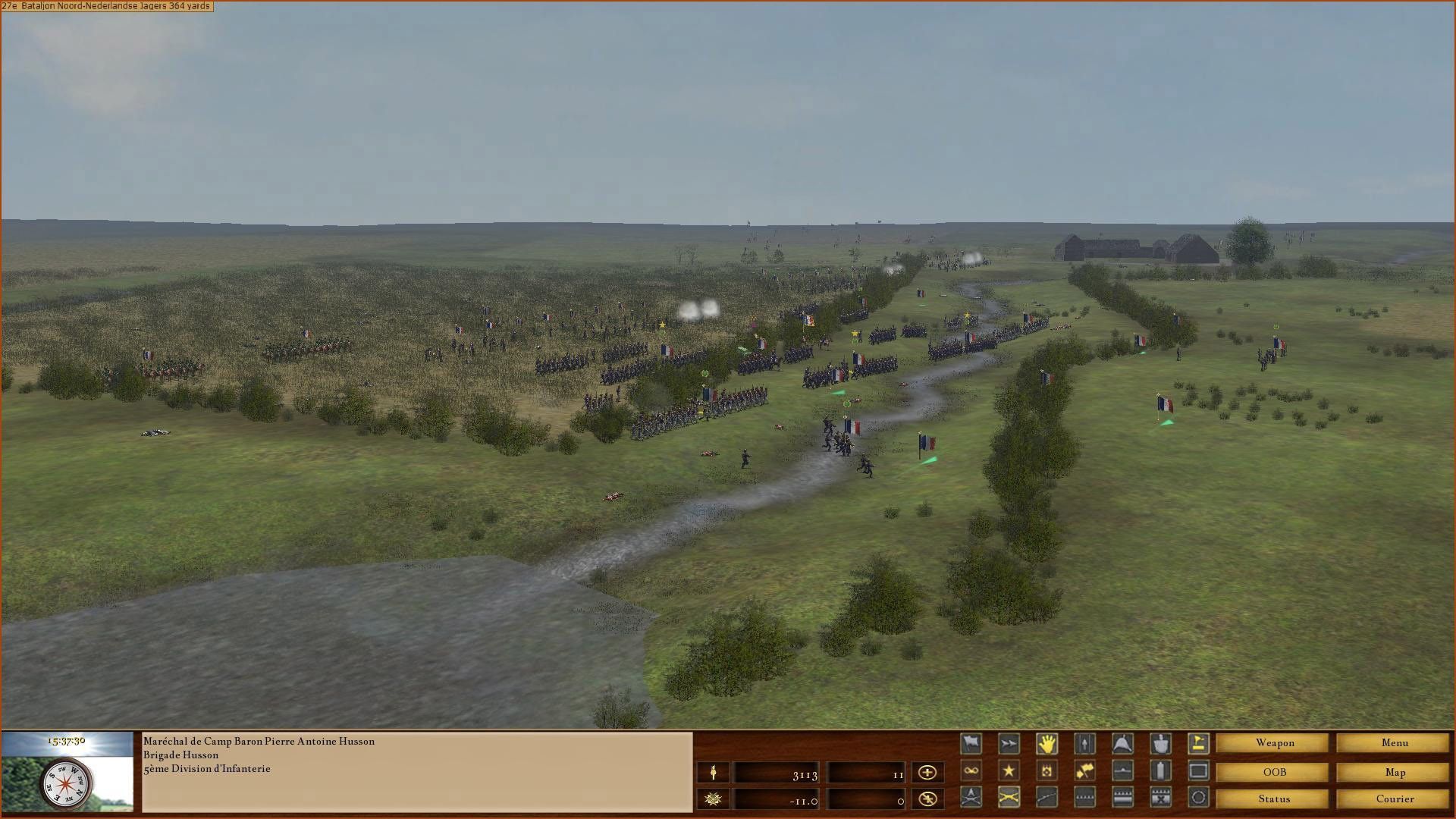Show the OOB order of battle
Screen dimensions: 1456x819
tap(1274, 772)
